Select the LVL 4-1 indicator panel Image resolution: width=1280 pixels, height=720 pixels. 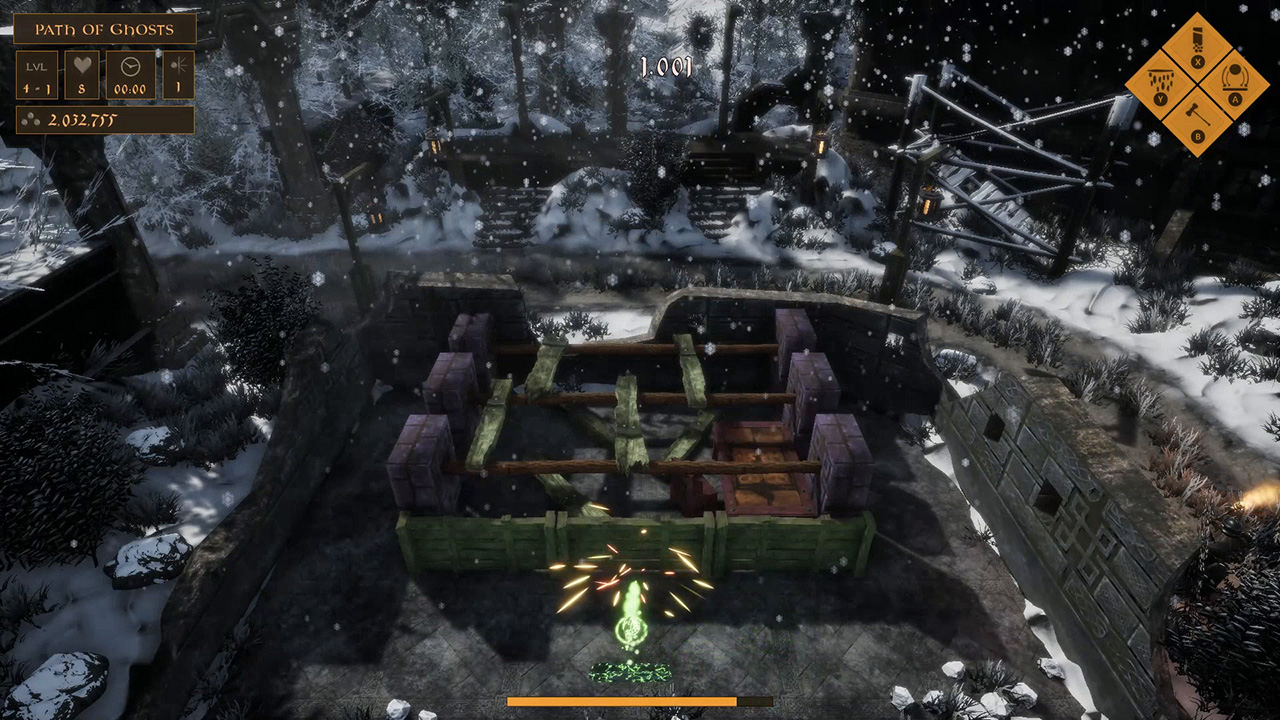pos(37,76)
